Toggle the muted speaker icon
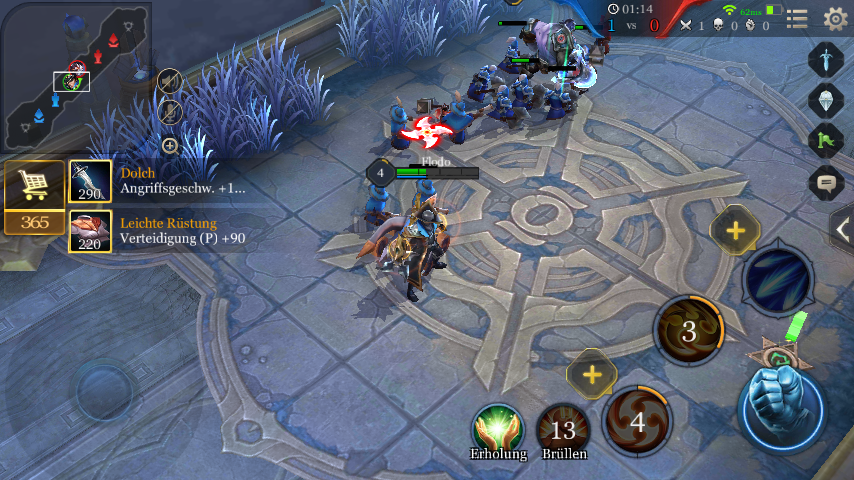Viewport: 854px width, 480px height. [x=170, y=80]
